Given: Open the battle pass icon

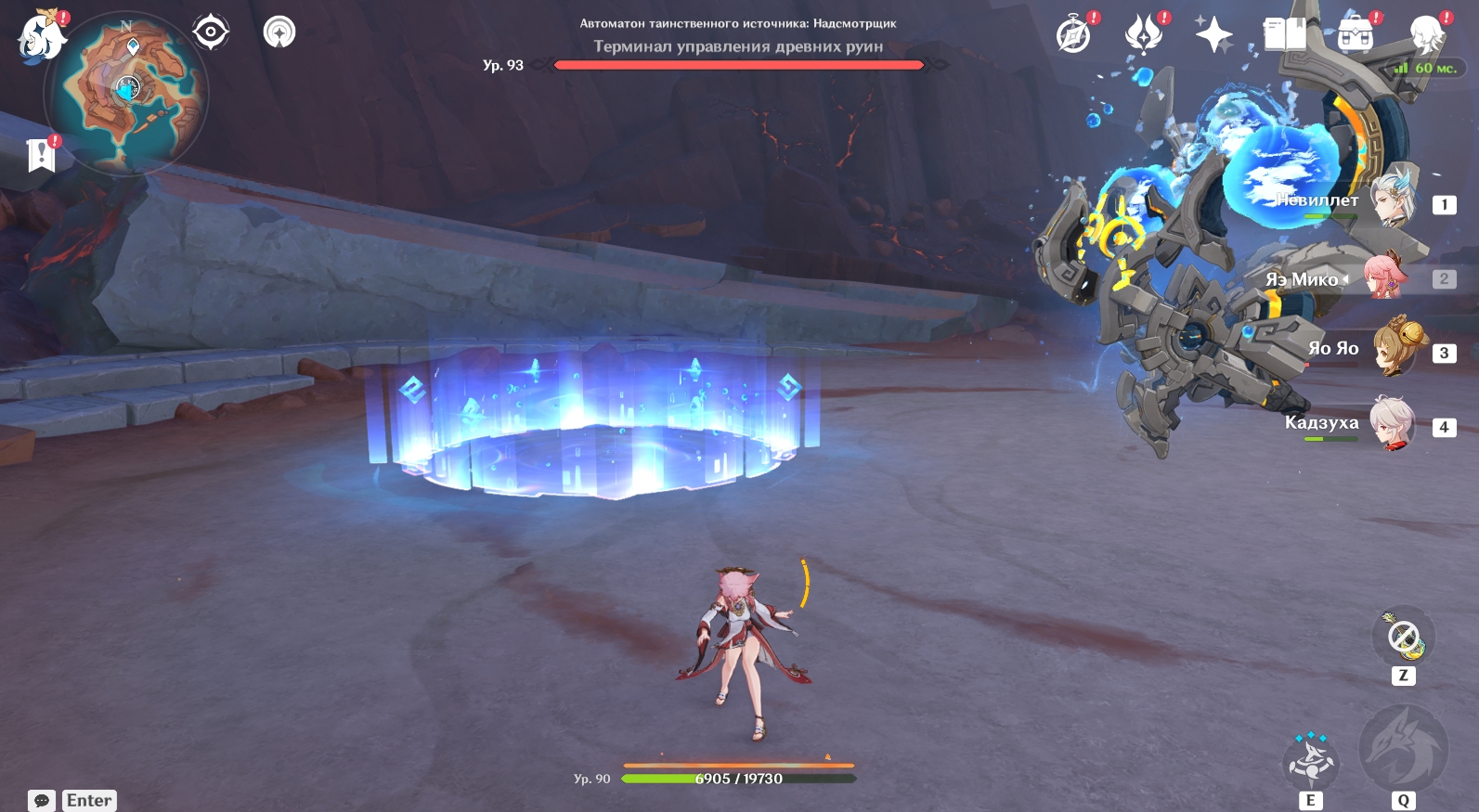Looking at the screenshot, I should click(1144, 35).
